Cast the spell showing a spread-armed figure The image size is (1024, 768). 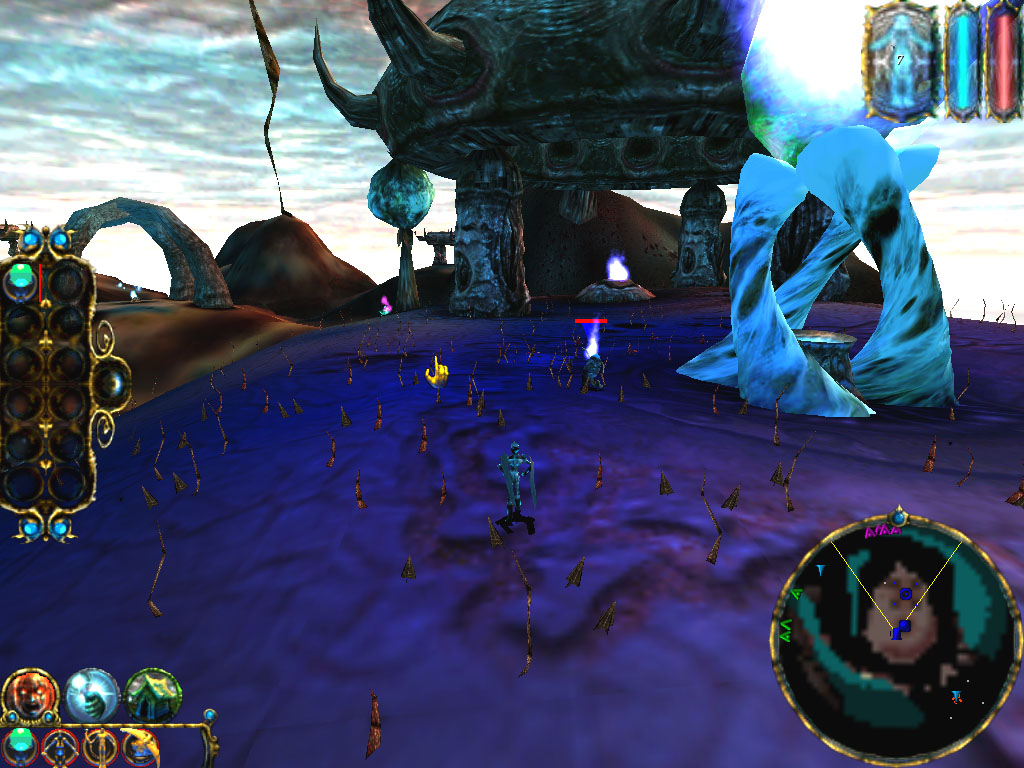60,746
